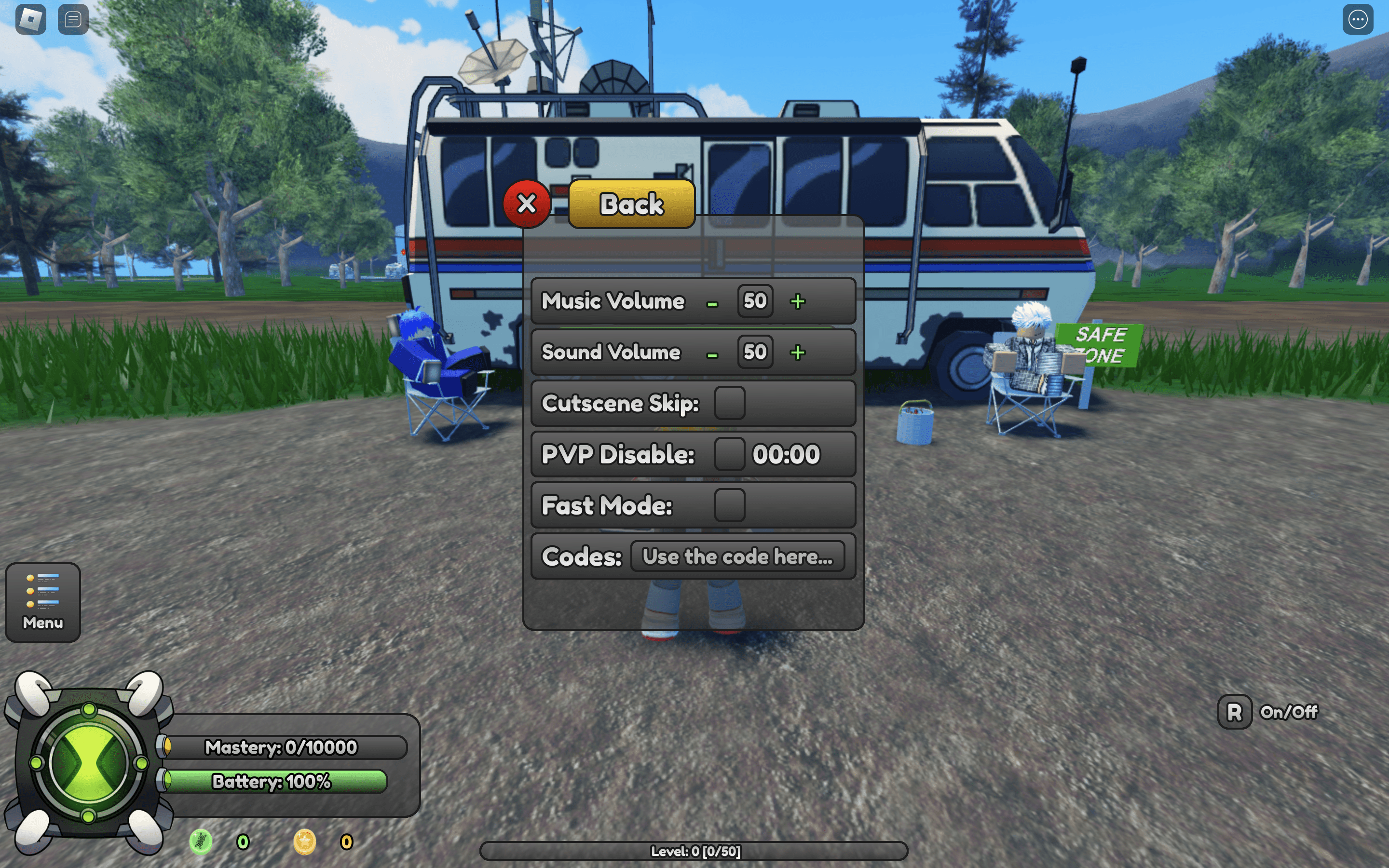The height and width of the screenshot is (868, 1389).
Task: Close the settings panel with red X
Action: click(x=526, y=204)
